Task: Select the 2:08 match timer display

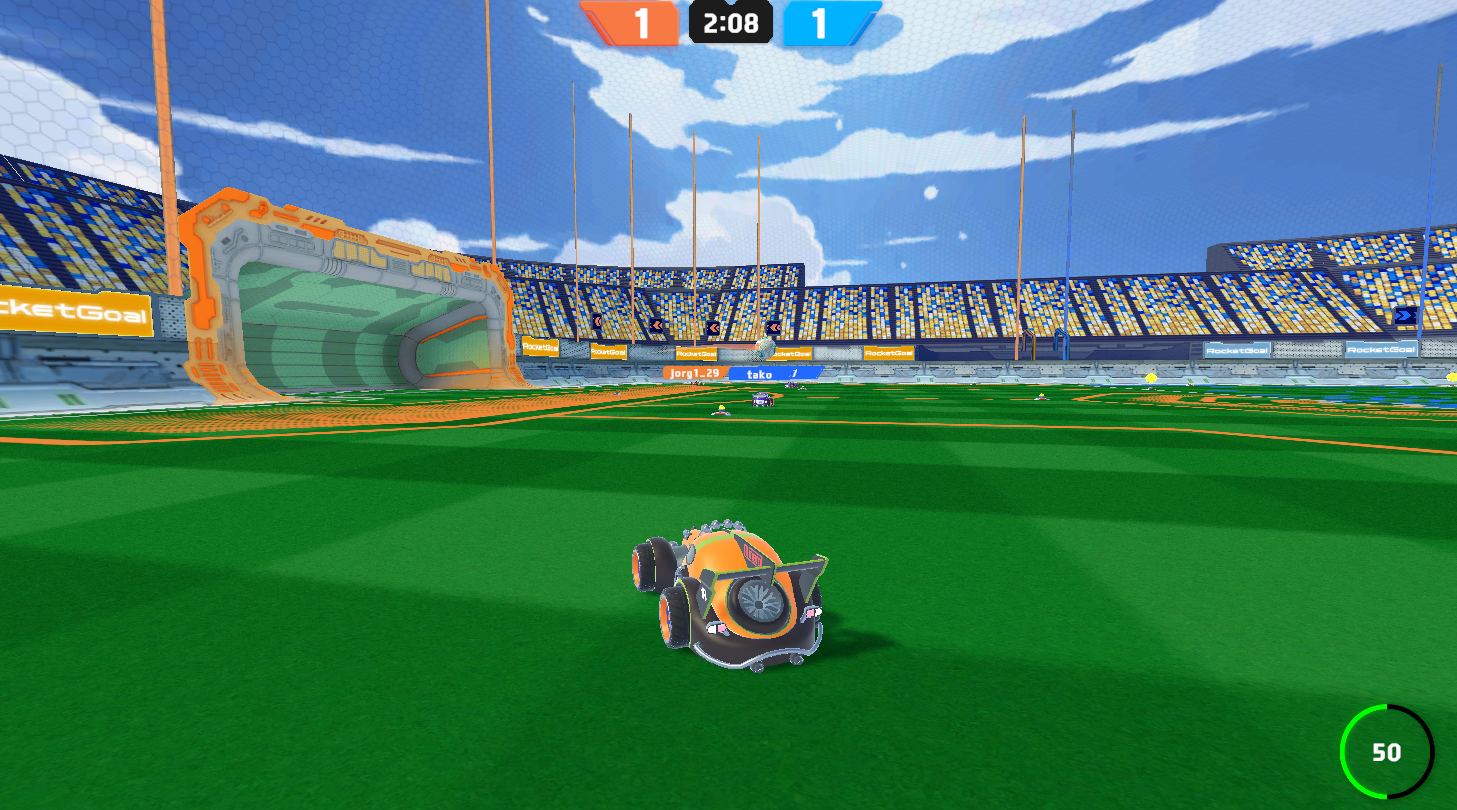Action: coord(731,25)
